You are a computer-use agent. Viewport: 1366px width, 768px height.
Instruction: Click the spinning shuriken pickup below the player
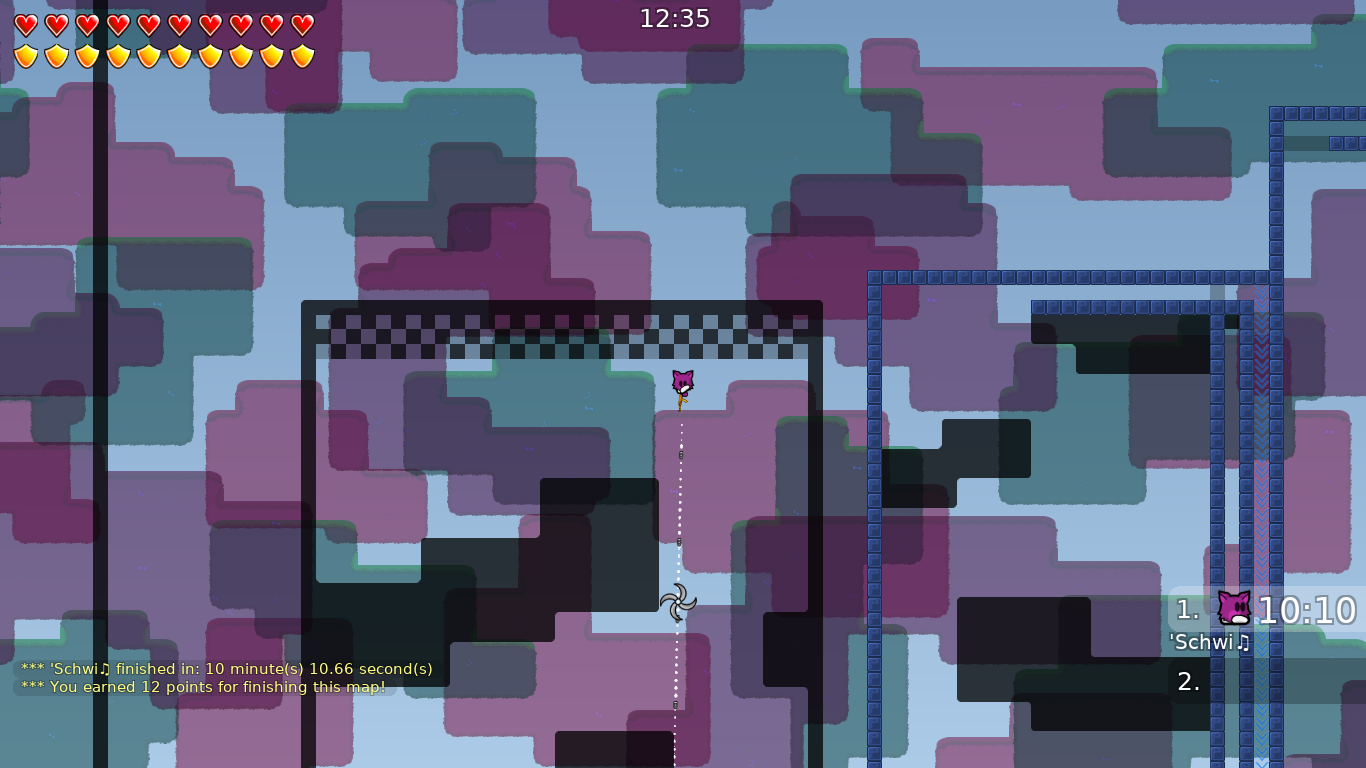pos(679,603)
